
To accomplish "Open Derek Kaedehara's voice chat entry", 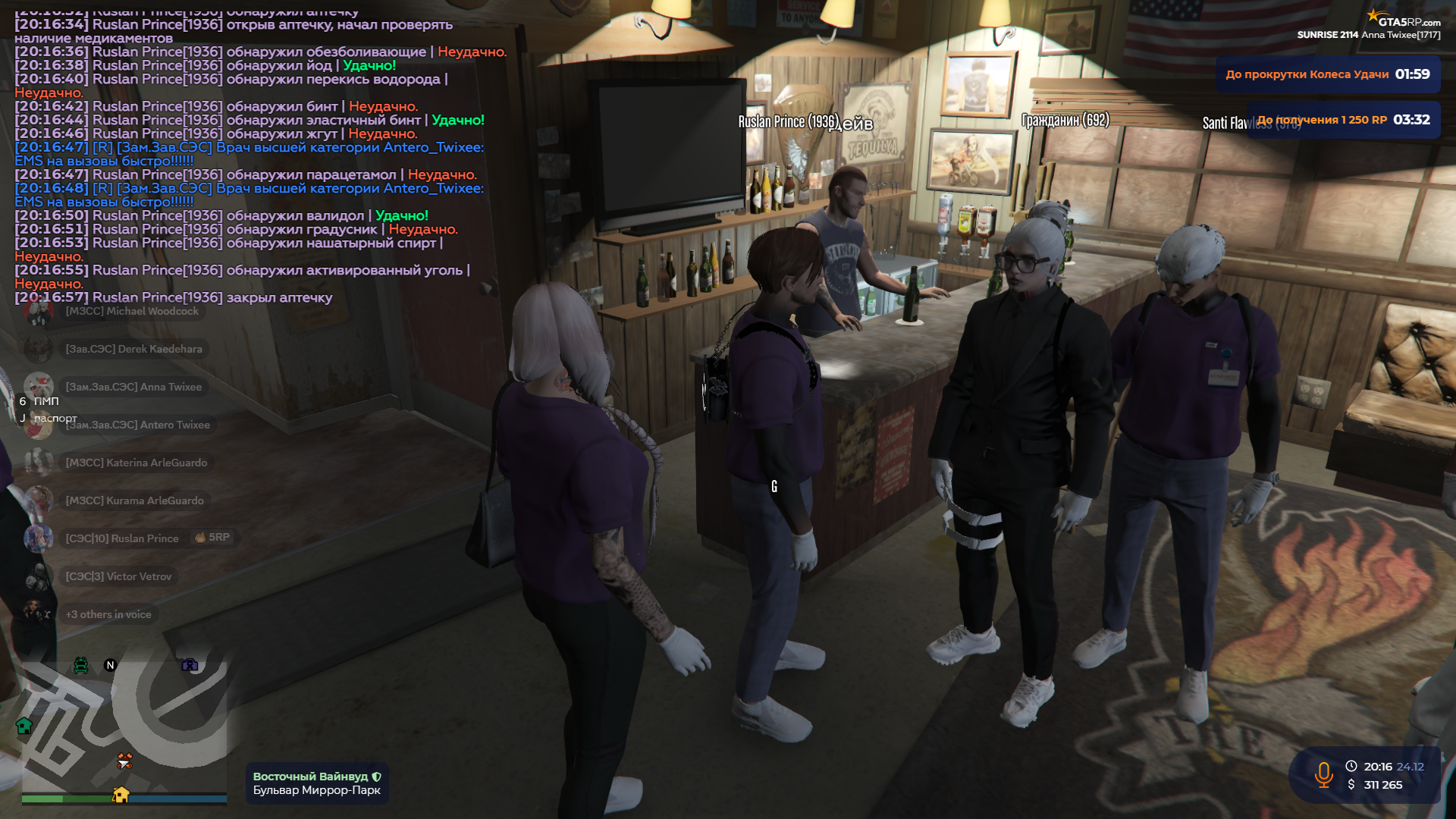I will [133, 349].
